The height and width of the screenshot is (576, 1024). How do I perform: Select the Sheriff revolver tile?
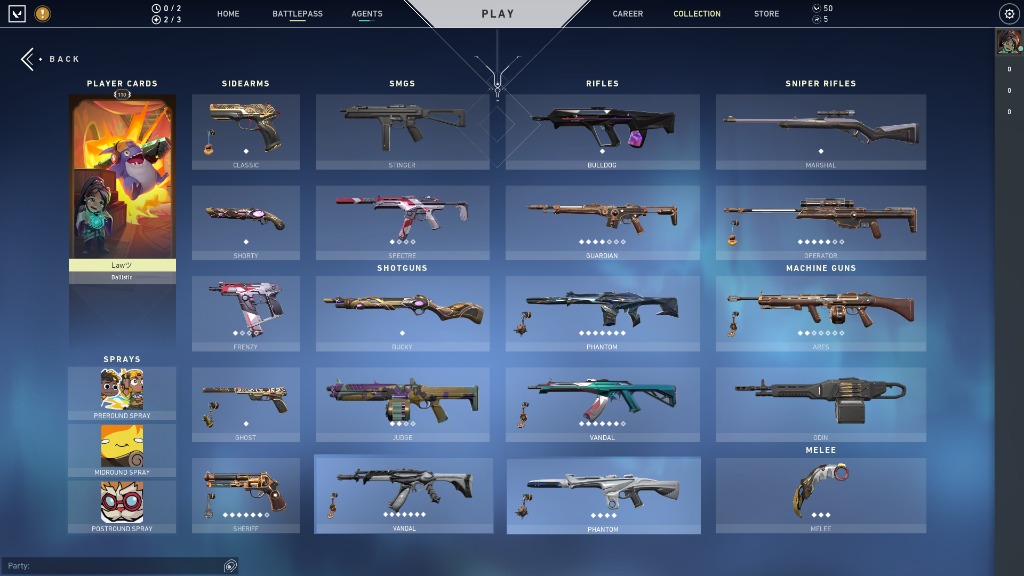pos(245,495)
